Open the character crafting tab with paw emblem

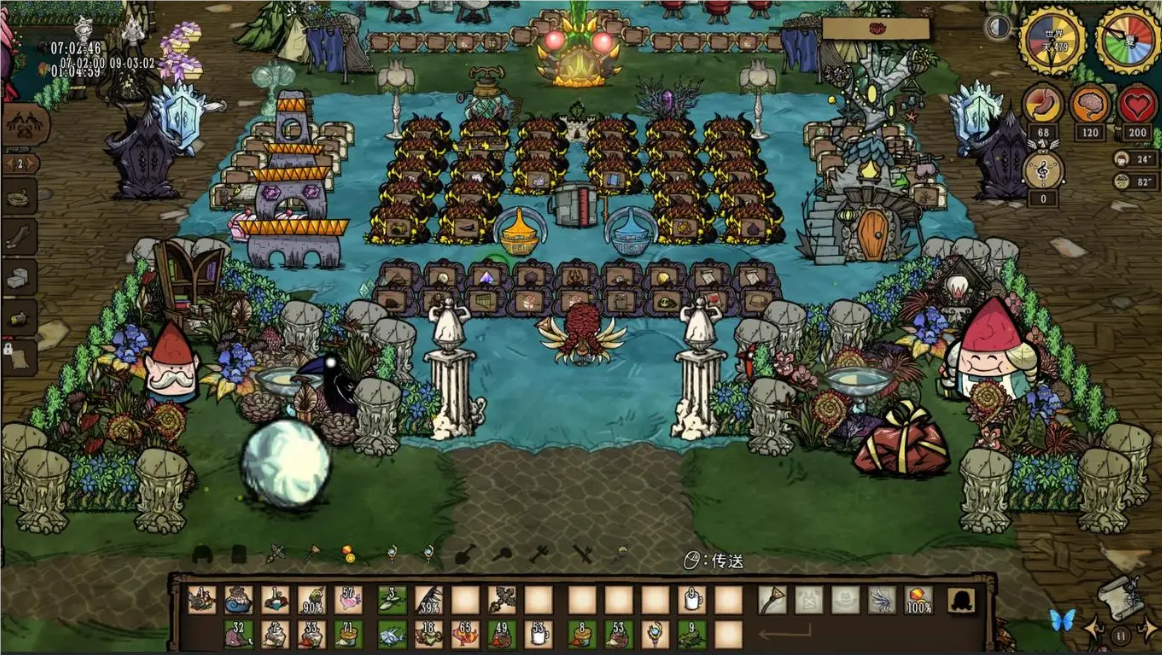[24, 124]
